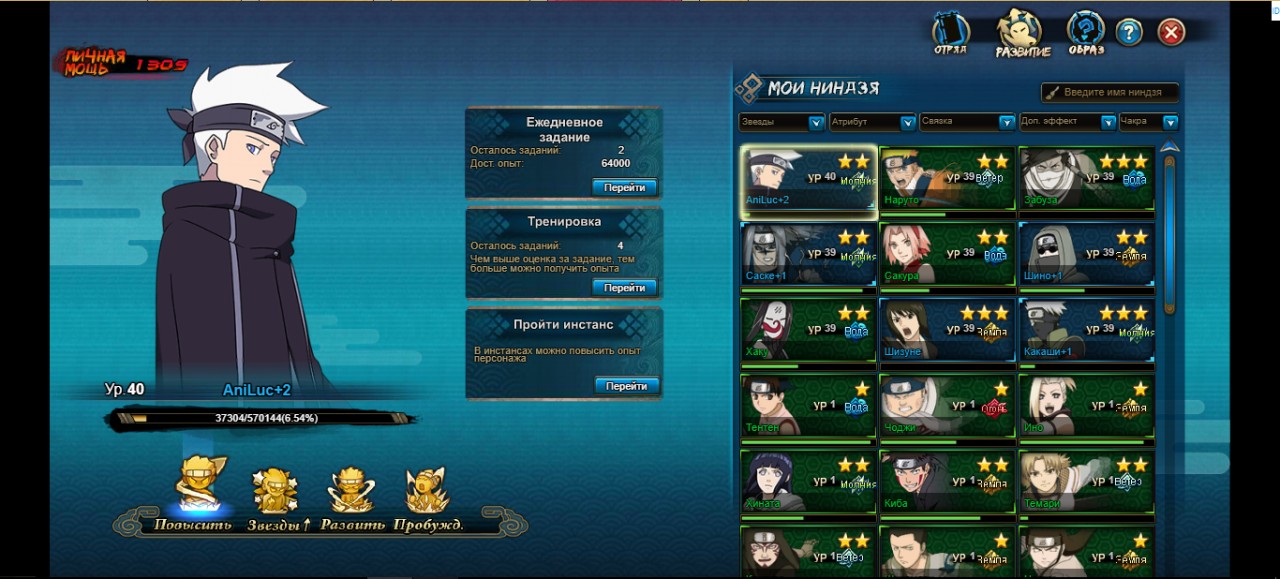
Task: Select the Повысить level-up icon
Action: [200, 489]
